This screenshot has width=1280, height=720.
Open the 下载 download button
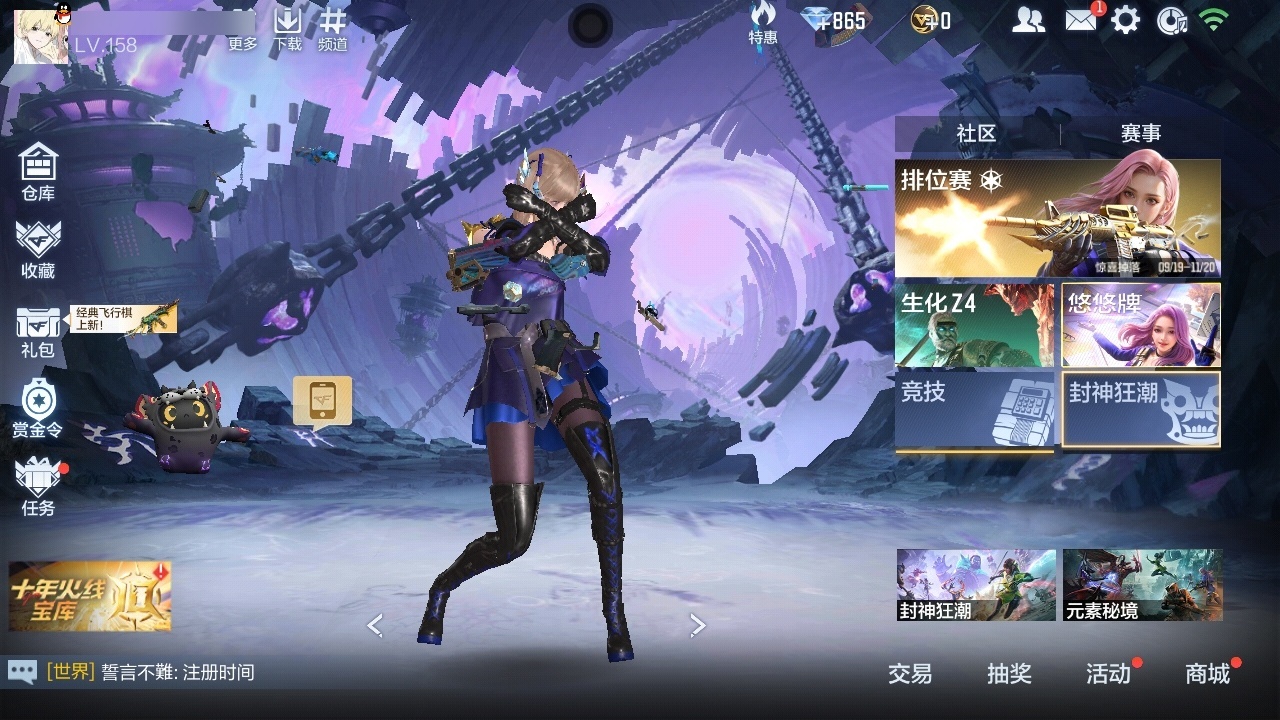(x=287, y=30)
